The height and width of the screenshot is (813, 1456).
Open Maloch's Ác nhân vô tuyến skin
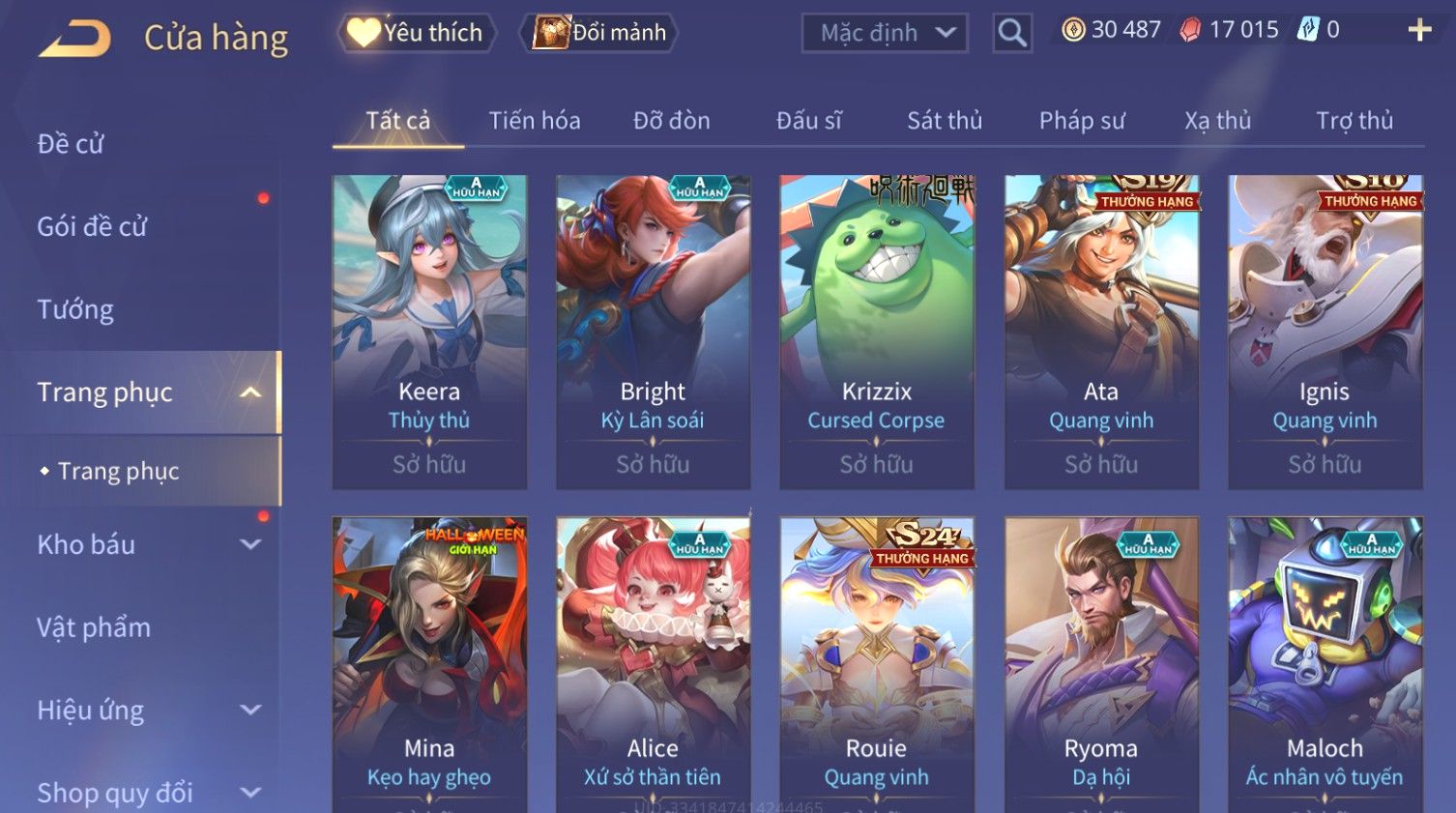pos(1325,667)
